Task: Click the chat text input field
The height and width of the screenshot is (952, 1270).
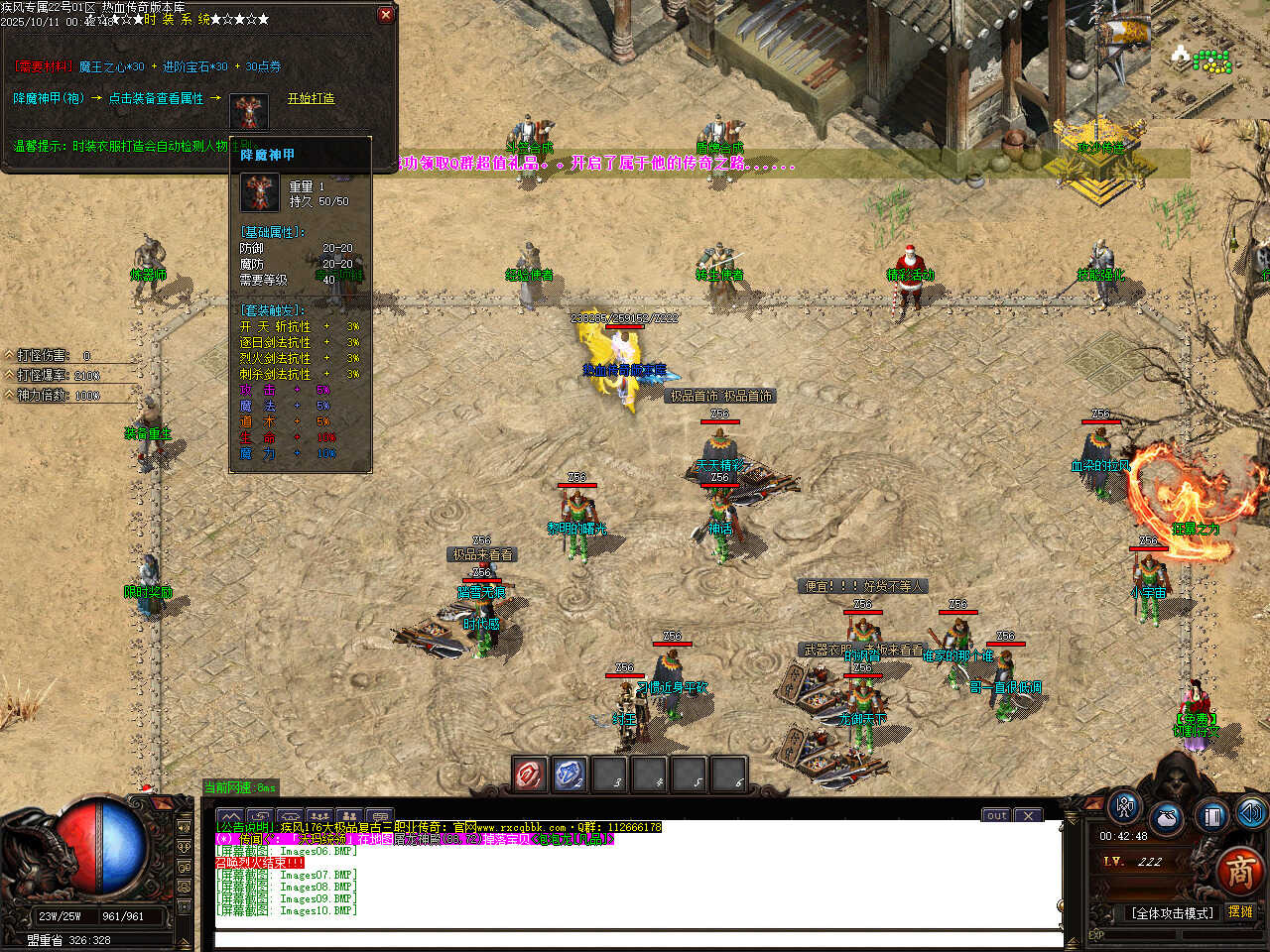Action: pyautogui.click(x=635, y=938)
